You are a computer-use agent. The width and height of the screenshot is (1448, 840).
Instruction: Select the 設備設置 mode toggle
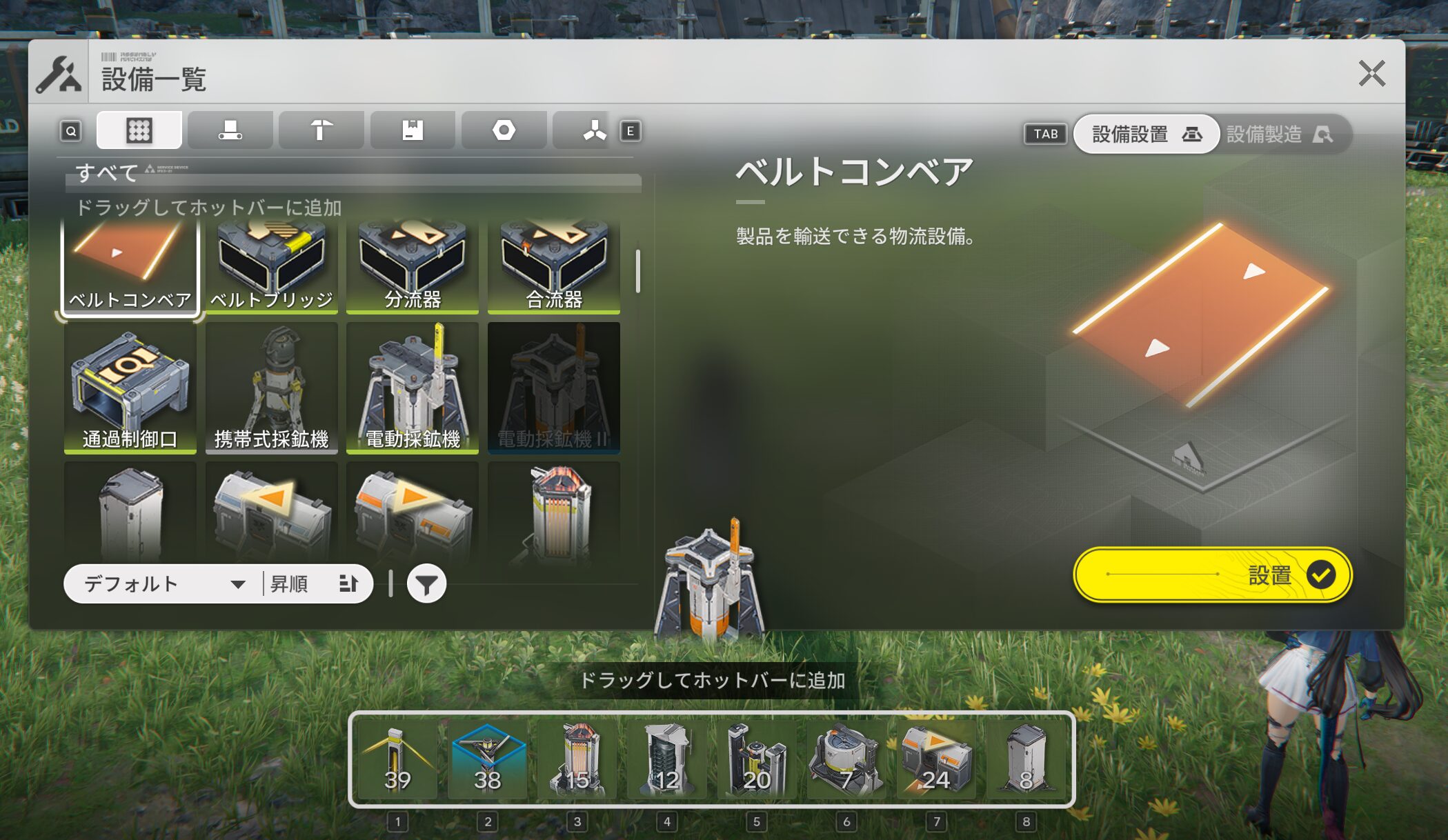click(x=1146, y=134)
